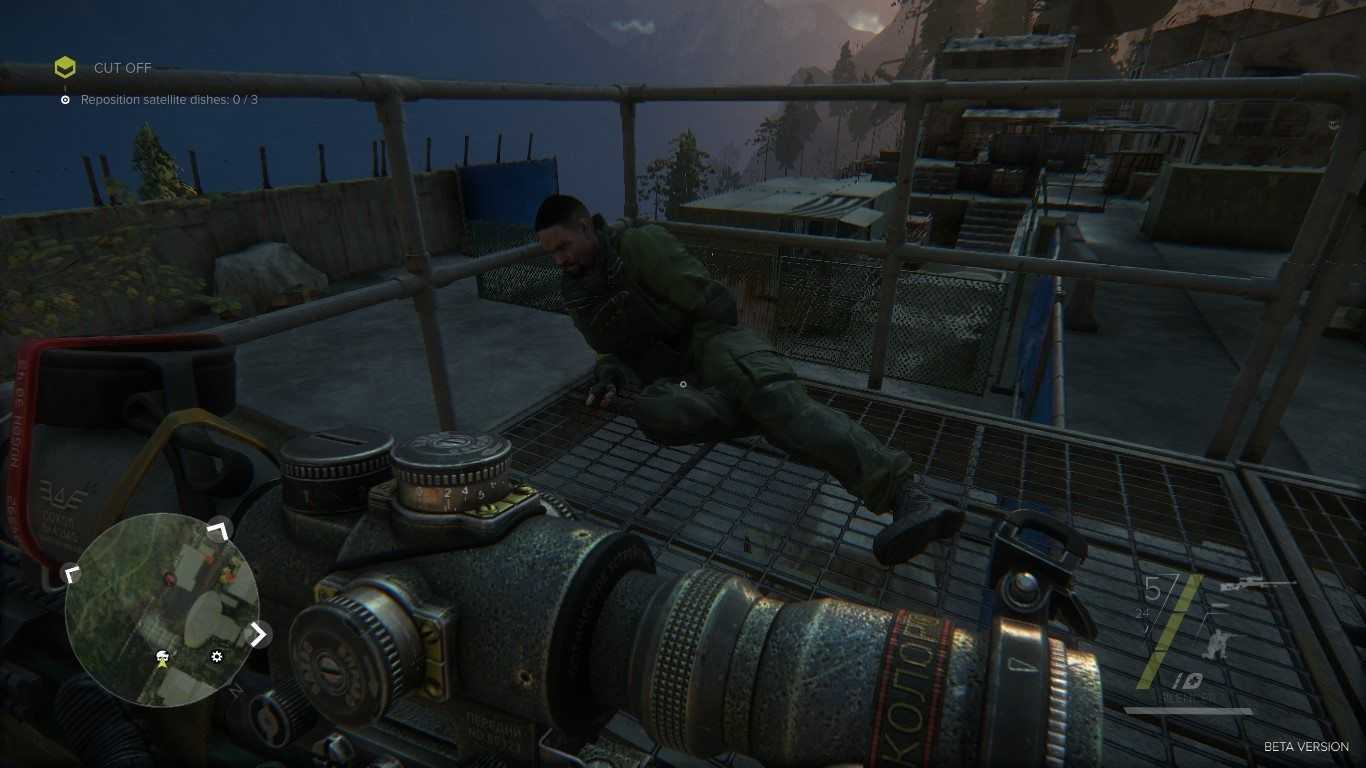1366x768 pixels.
Task: Select the CUT OFF mission hexagon icon
Action: [x=65, y=68]
